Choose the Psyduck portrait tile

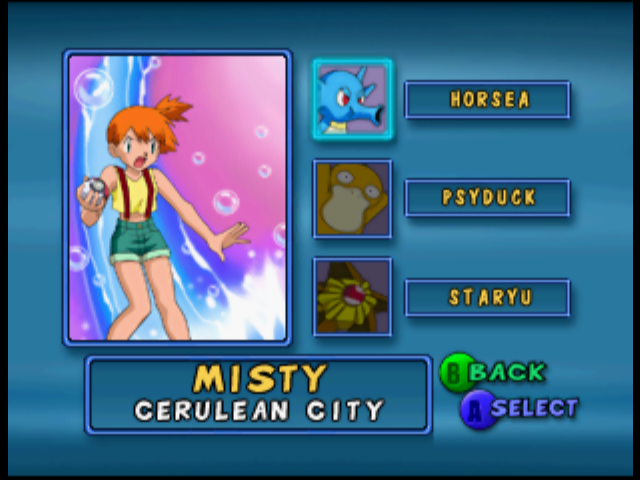point(352,199)
